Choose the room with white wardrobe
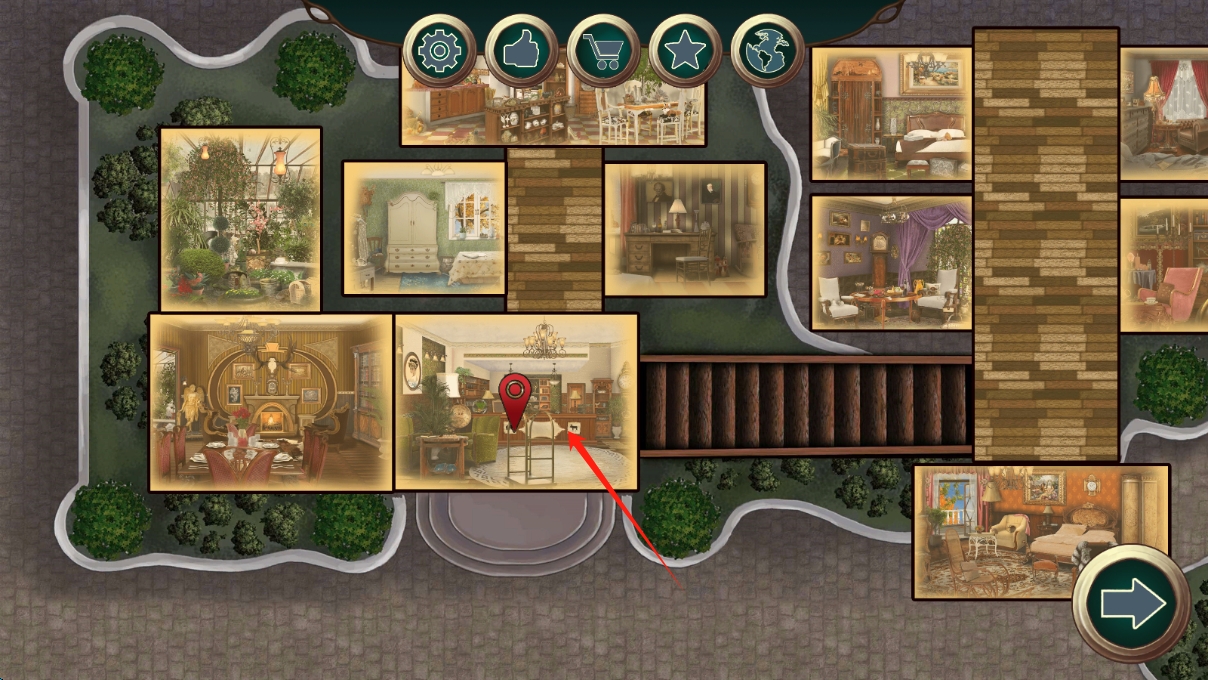 pos(424,229)
